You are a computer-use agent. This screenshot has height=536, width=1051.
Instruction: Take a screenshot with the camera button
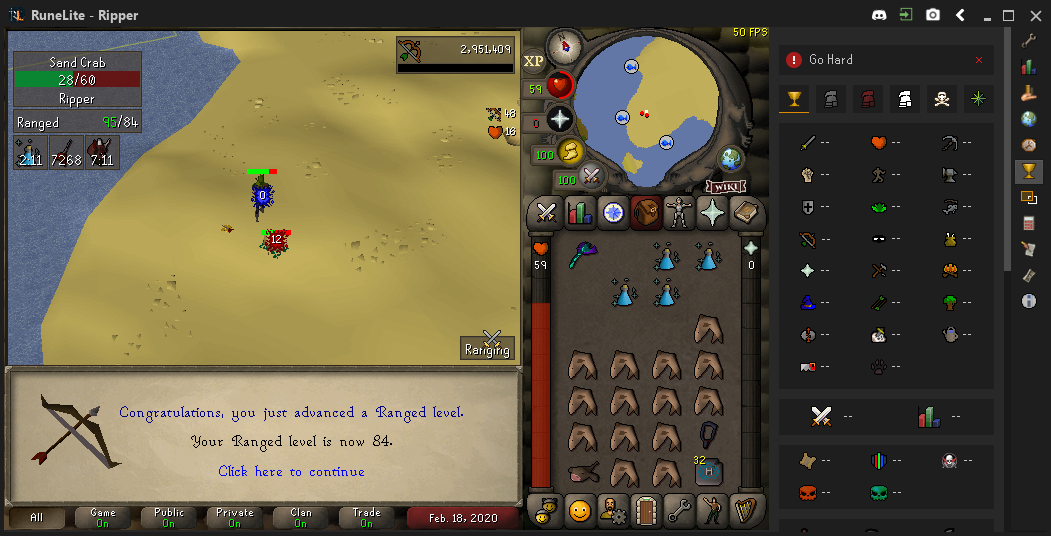click(x=932, y=15)
